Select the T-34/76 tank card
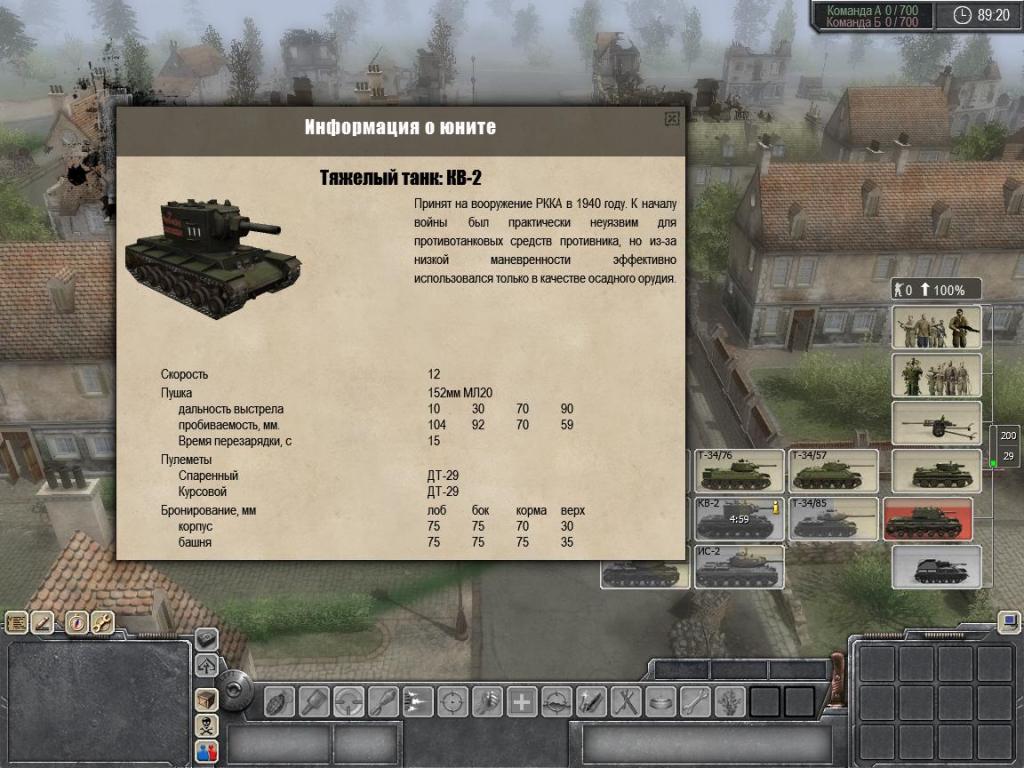The height and width of the screenshot is (768, 1024). click(x=738, y=471)
